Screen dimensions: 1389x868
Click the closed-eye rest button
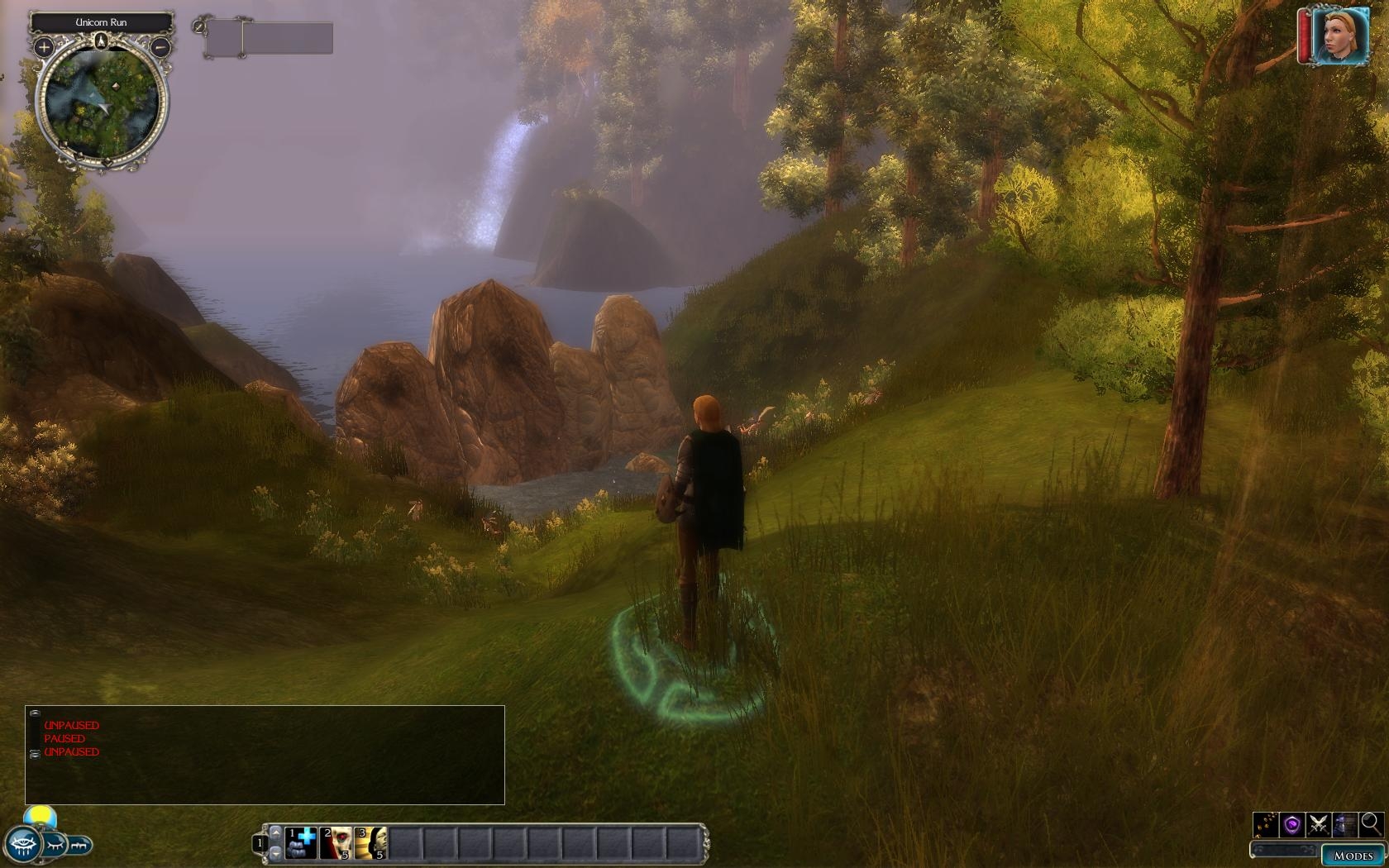(54, 846)
